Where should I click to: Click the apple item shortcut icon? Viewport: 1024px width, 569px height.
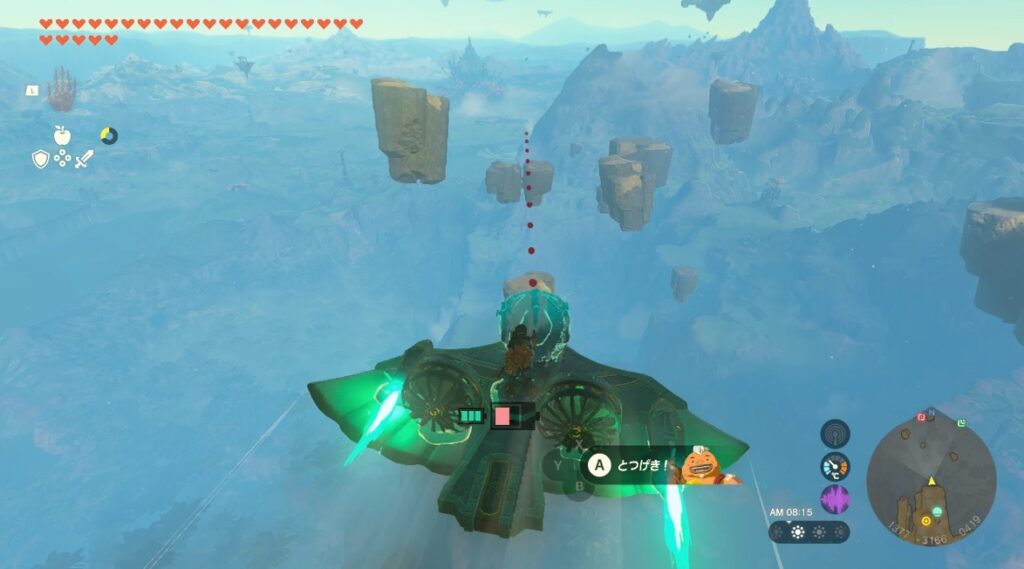(62, 134)
